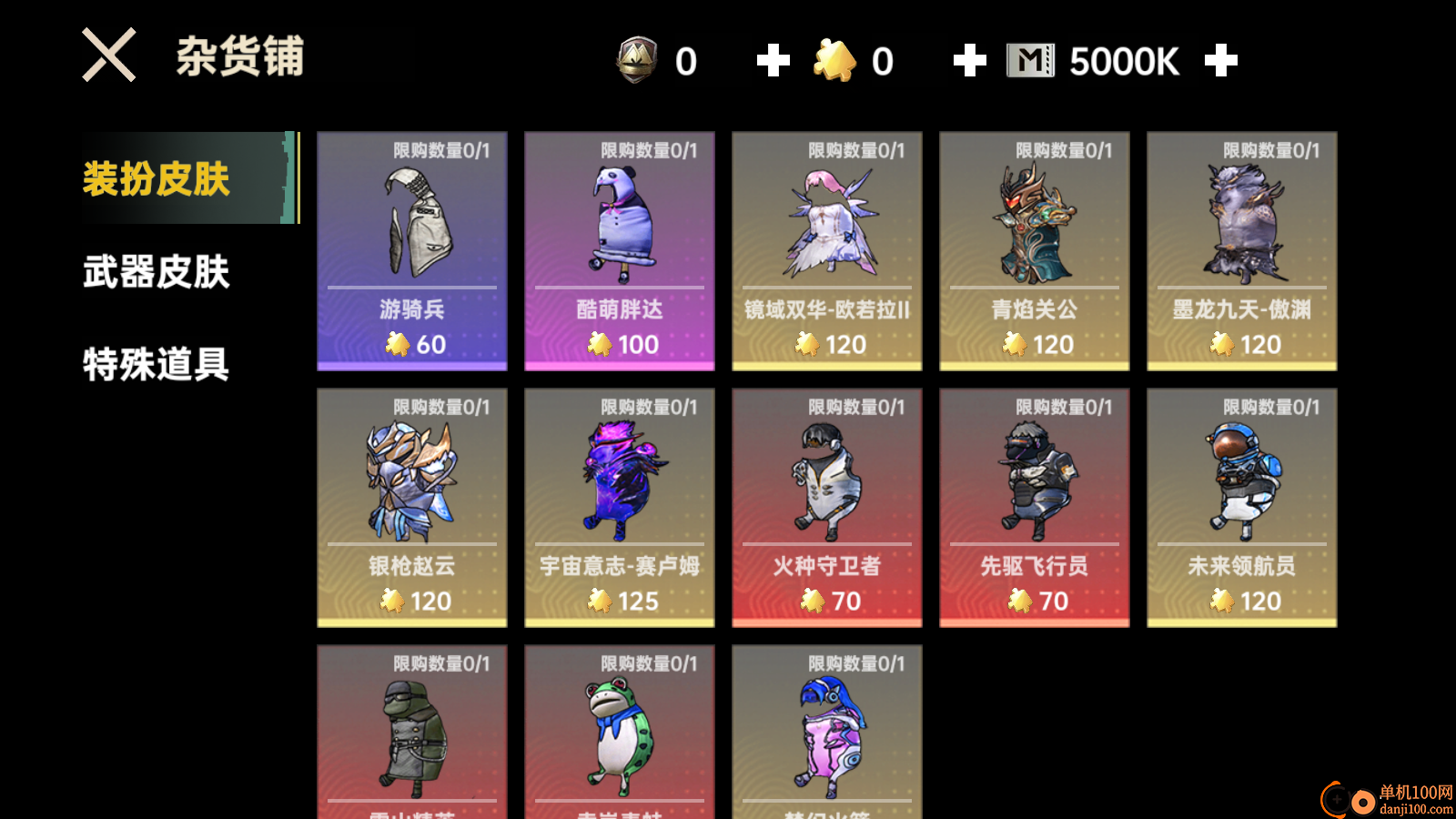
Task: Open the 特殊道具 category
Action: [x=155, y=364]
